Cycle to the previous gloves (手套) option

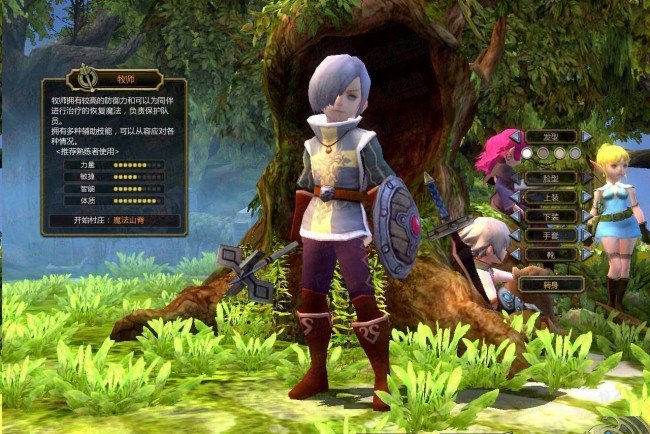click(x=515, y=235)
